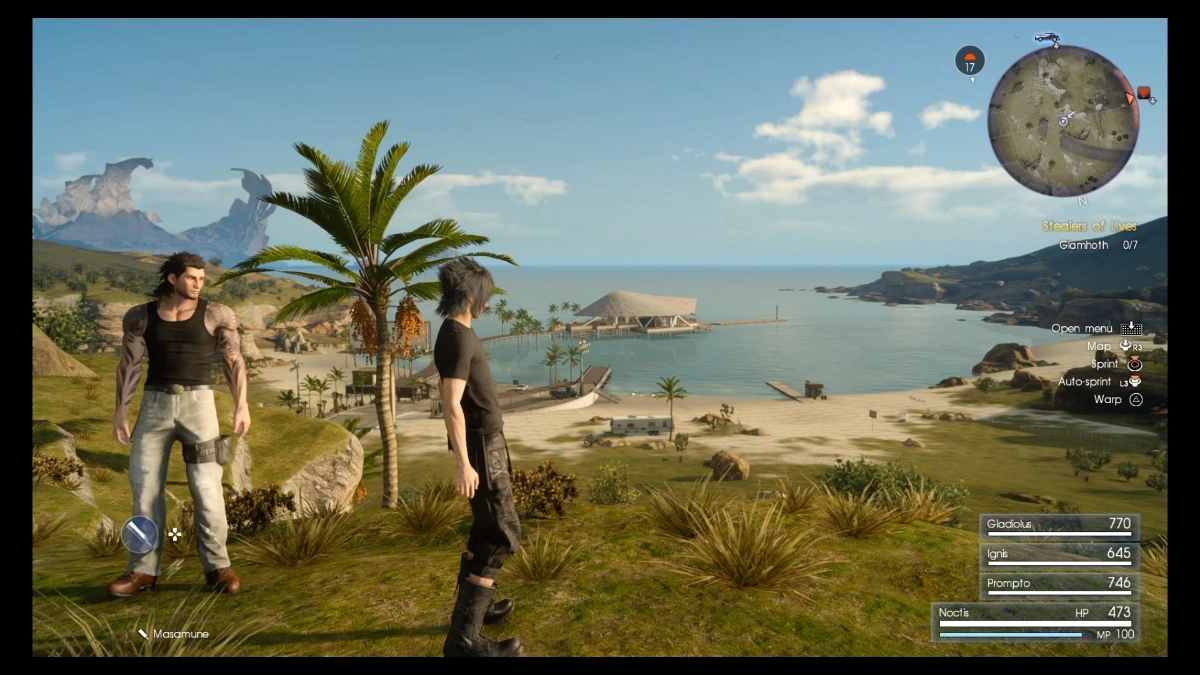1200x675 pixels.
Task: Open the Stealers of Lives quest tracker
Action: click(1090, 227)
